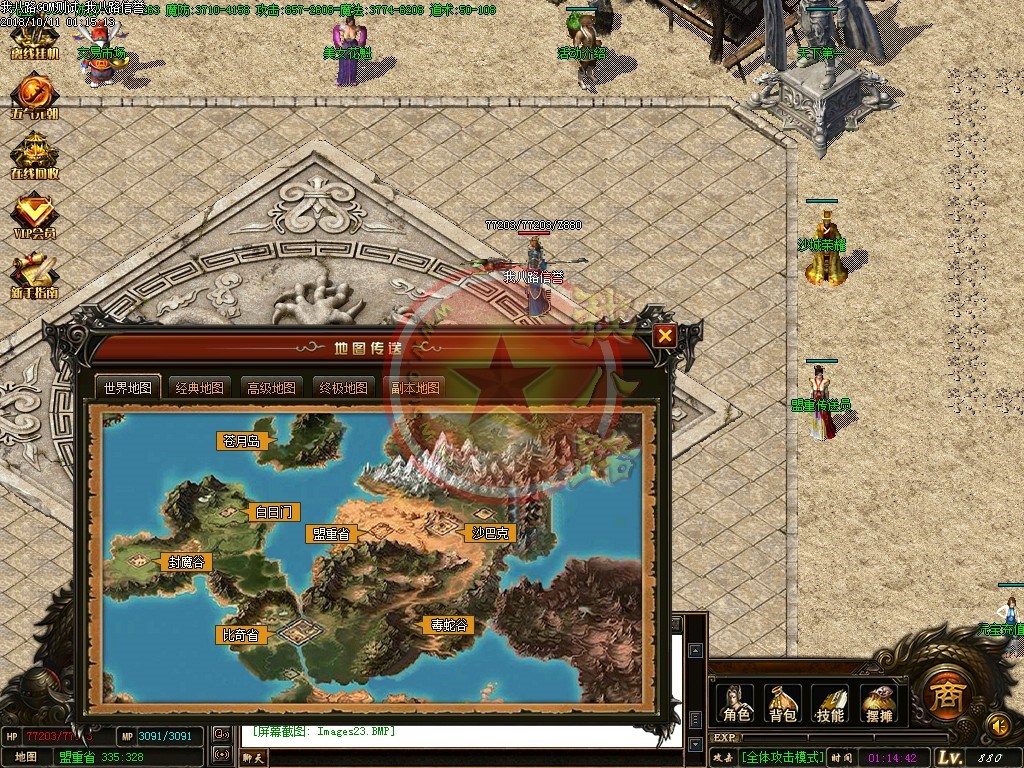The image size is (1024, 768).
Task: Open the VIP会员 membership icon
Action: pos(33,217)
